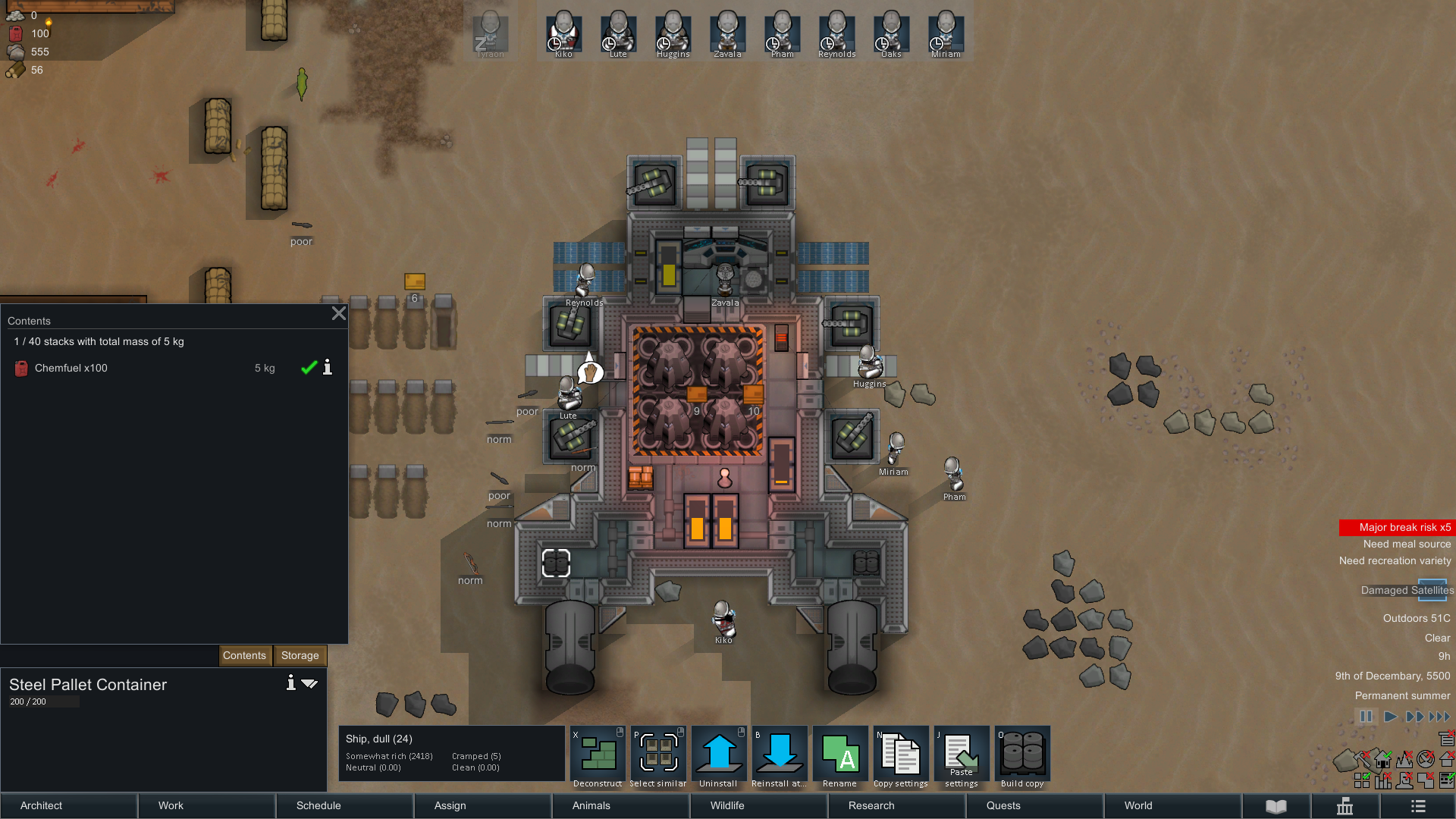The height and width of the screenshot is (819, 1456).
Task: Open the Contents tab
Action: (244, 655)
